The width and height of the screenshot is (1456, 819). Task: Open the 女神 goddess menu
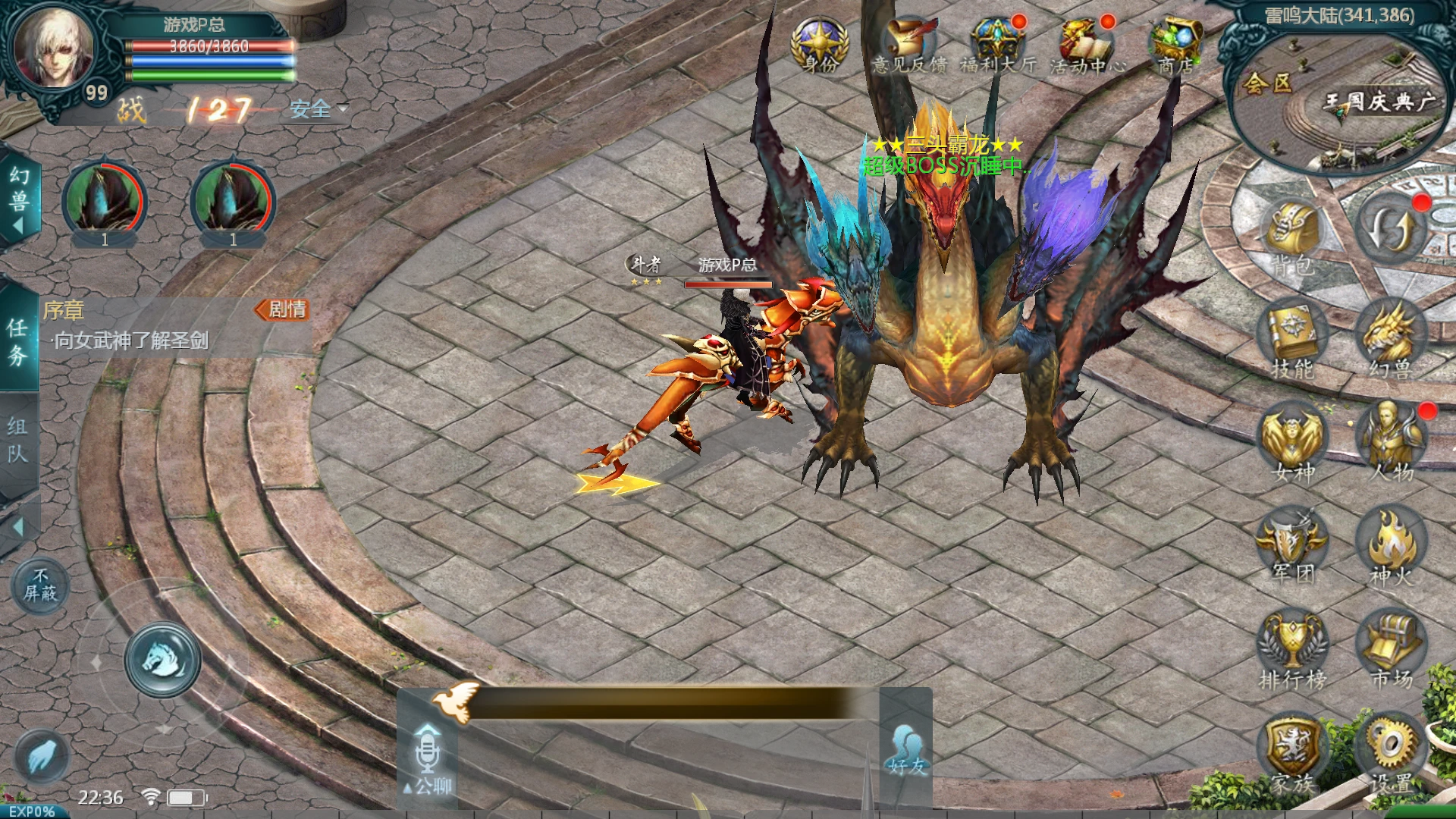pyautogui.click(x=1292, y=444)
